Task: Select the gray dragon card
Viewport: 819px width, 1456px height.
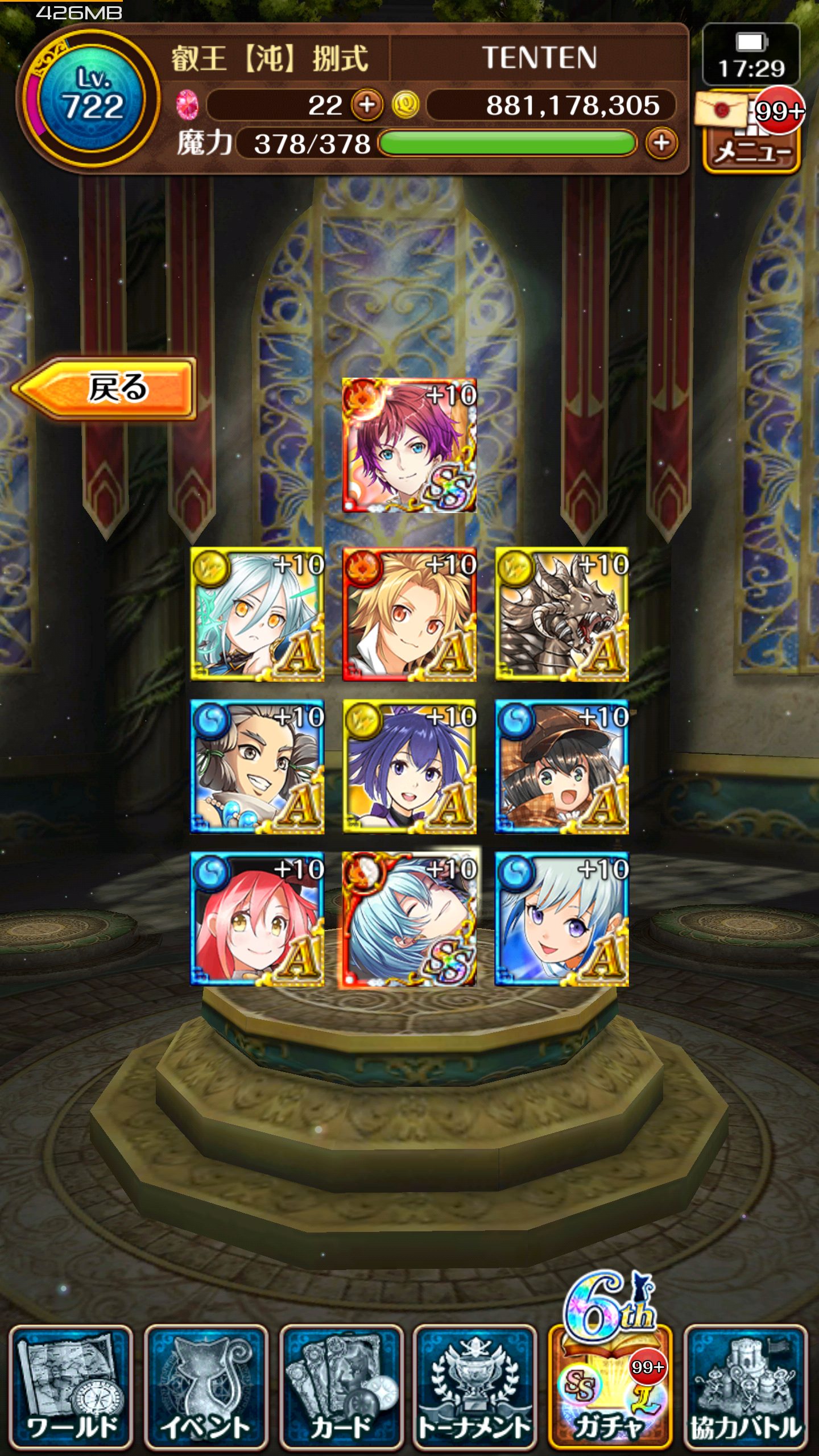Action: 562,614
